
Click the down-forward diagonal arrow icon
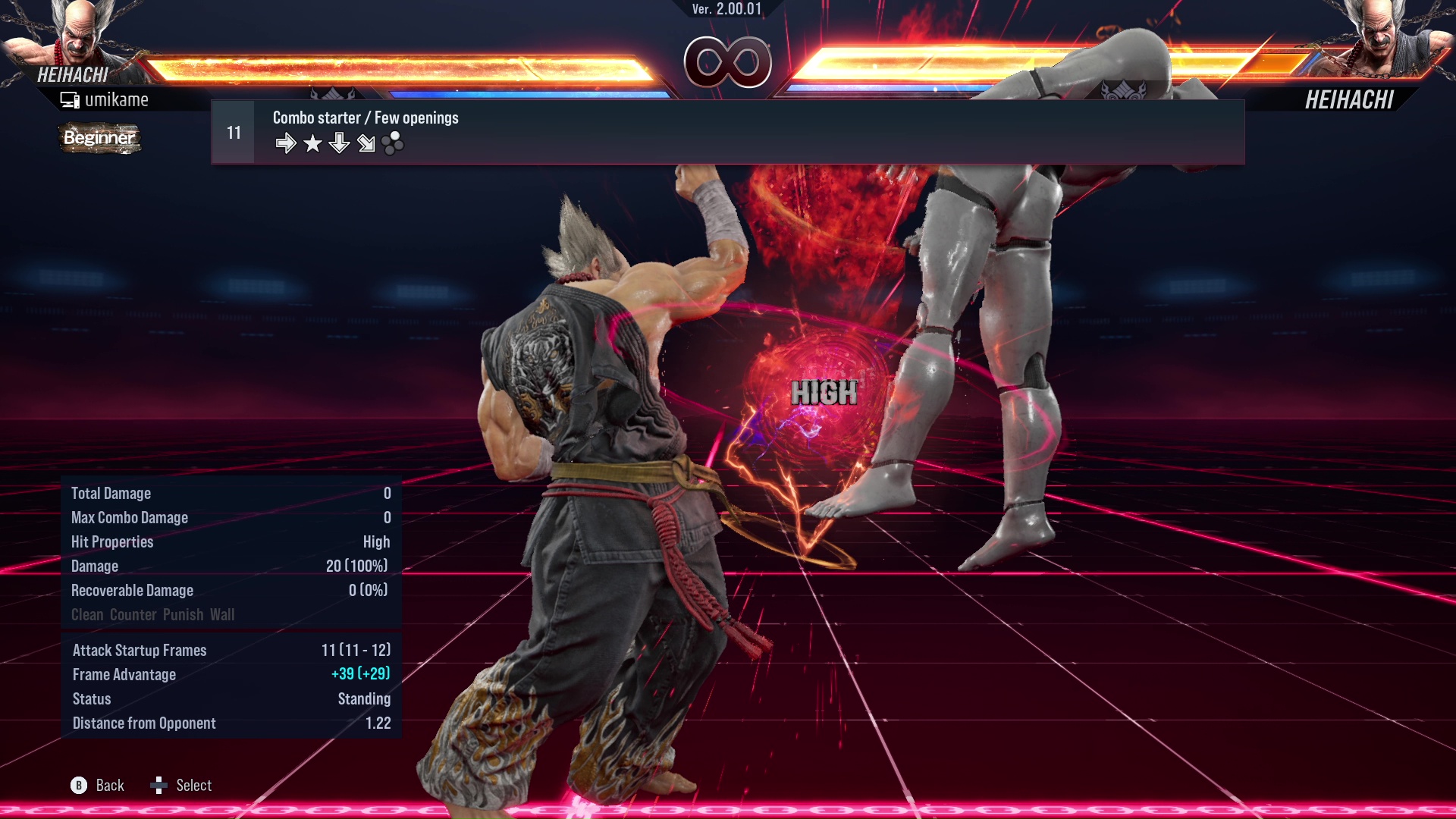[366, 143]
